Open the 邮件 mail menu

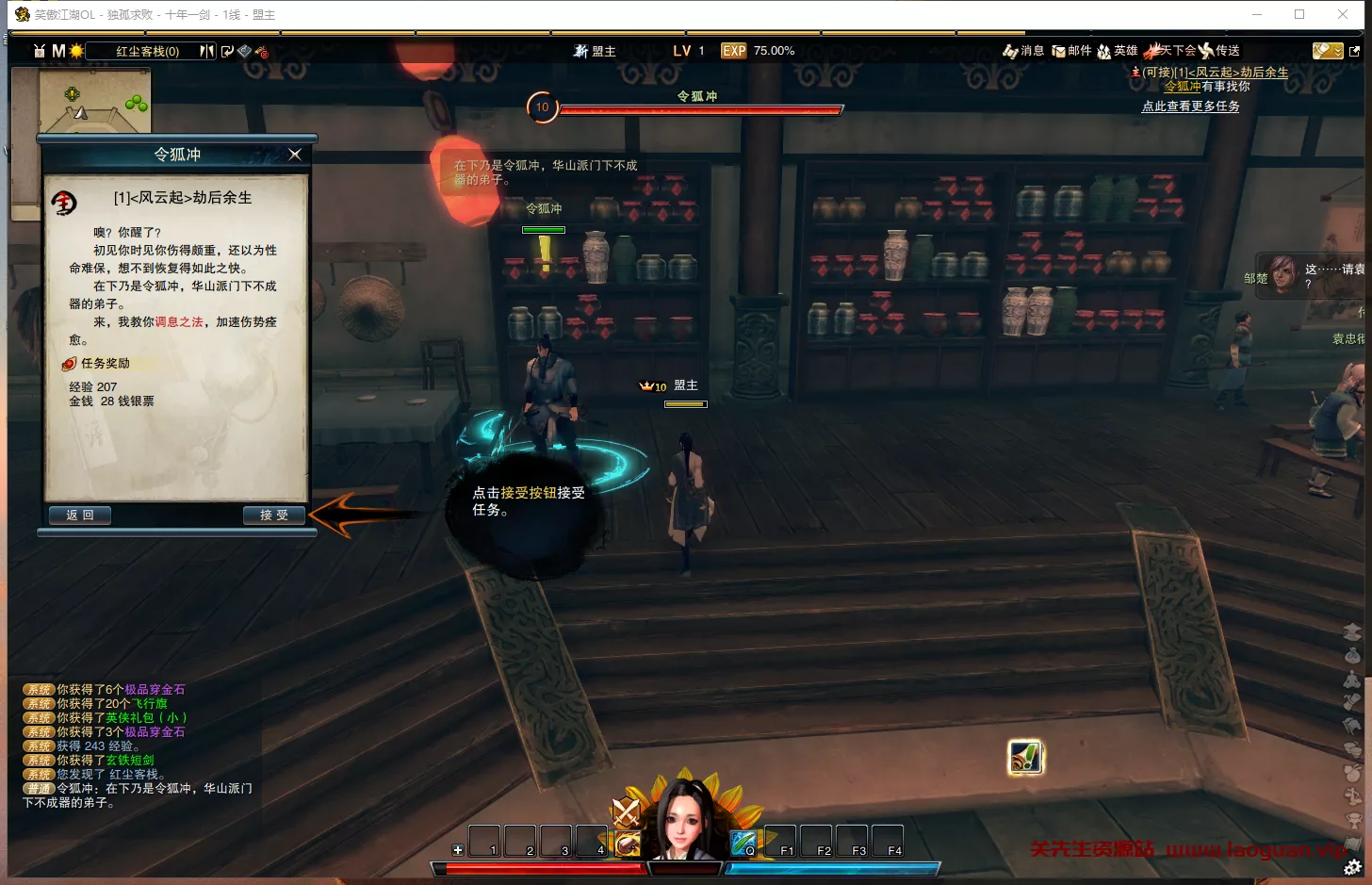click(x=1071, y=51)
